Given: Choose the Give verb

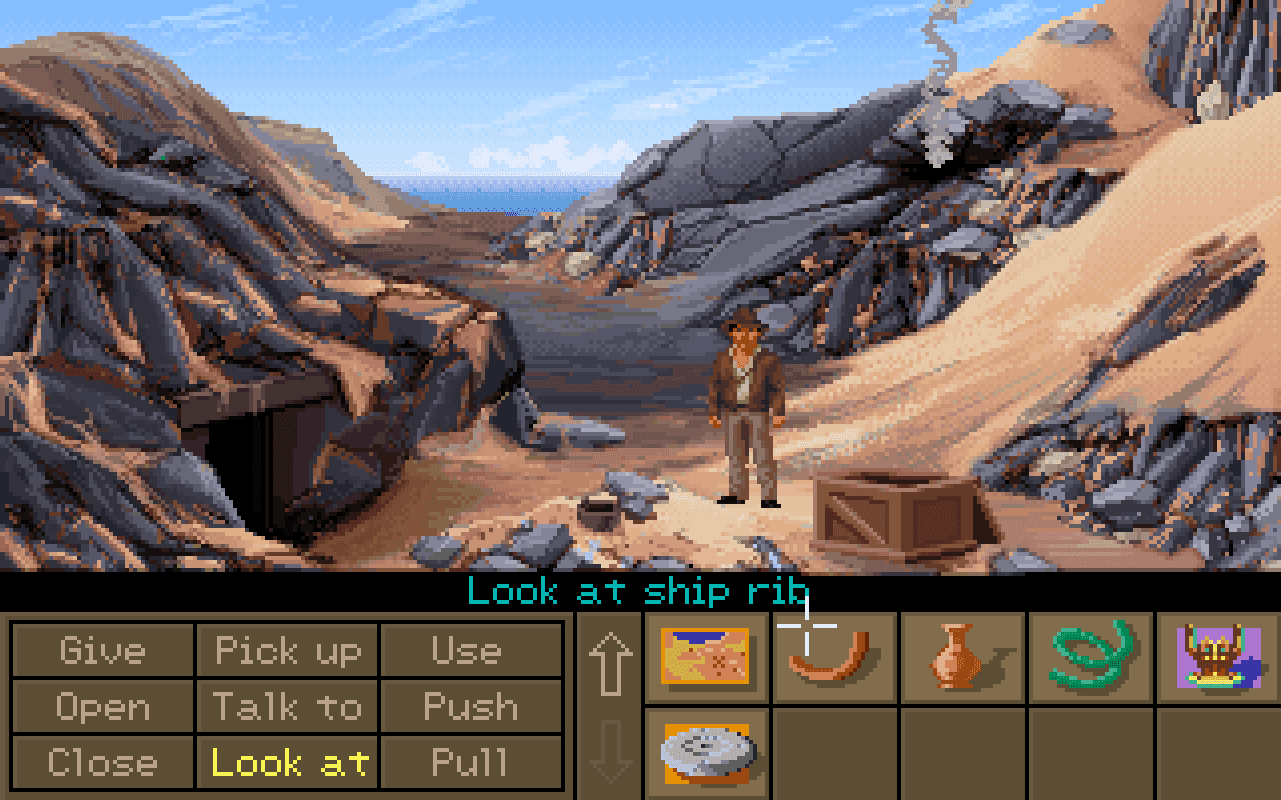Looking at the screenshot, I should pyautogui.click(x=104, y=651).
